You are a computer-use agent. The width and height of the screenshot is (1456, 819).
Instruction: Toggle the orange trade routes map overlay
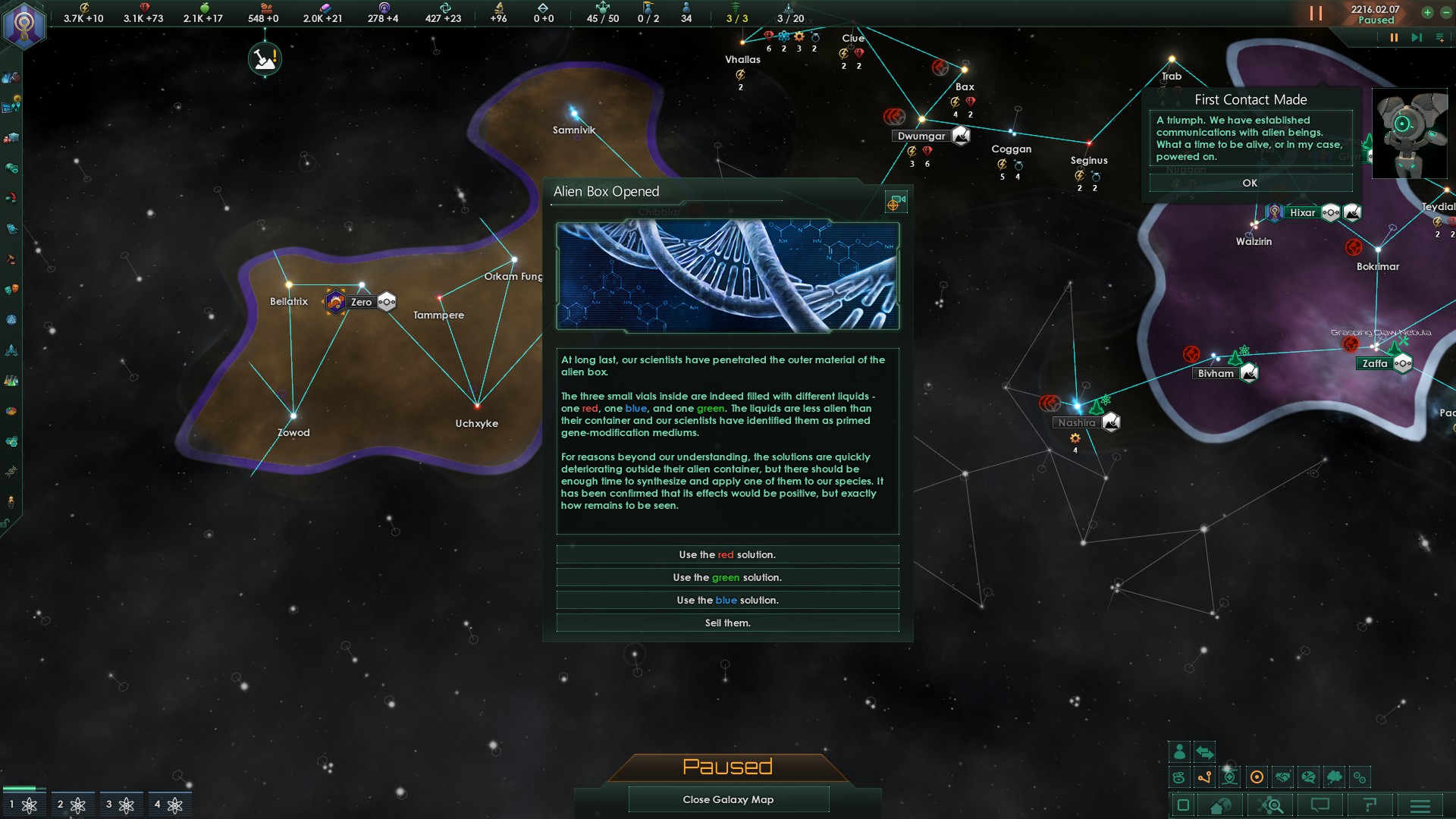[1204, 777]
